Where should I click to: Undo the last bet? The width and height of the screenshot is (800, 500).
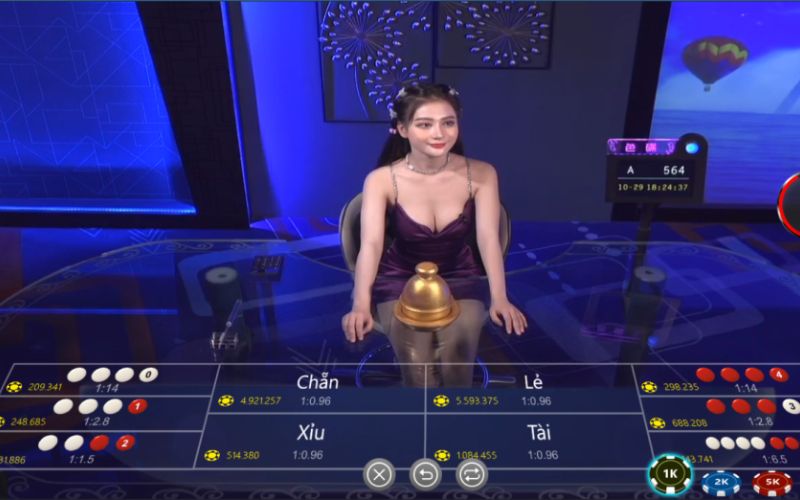(425, 473)
